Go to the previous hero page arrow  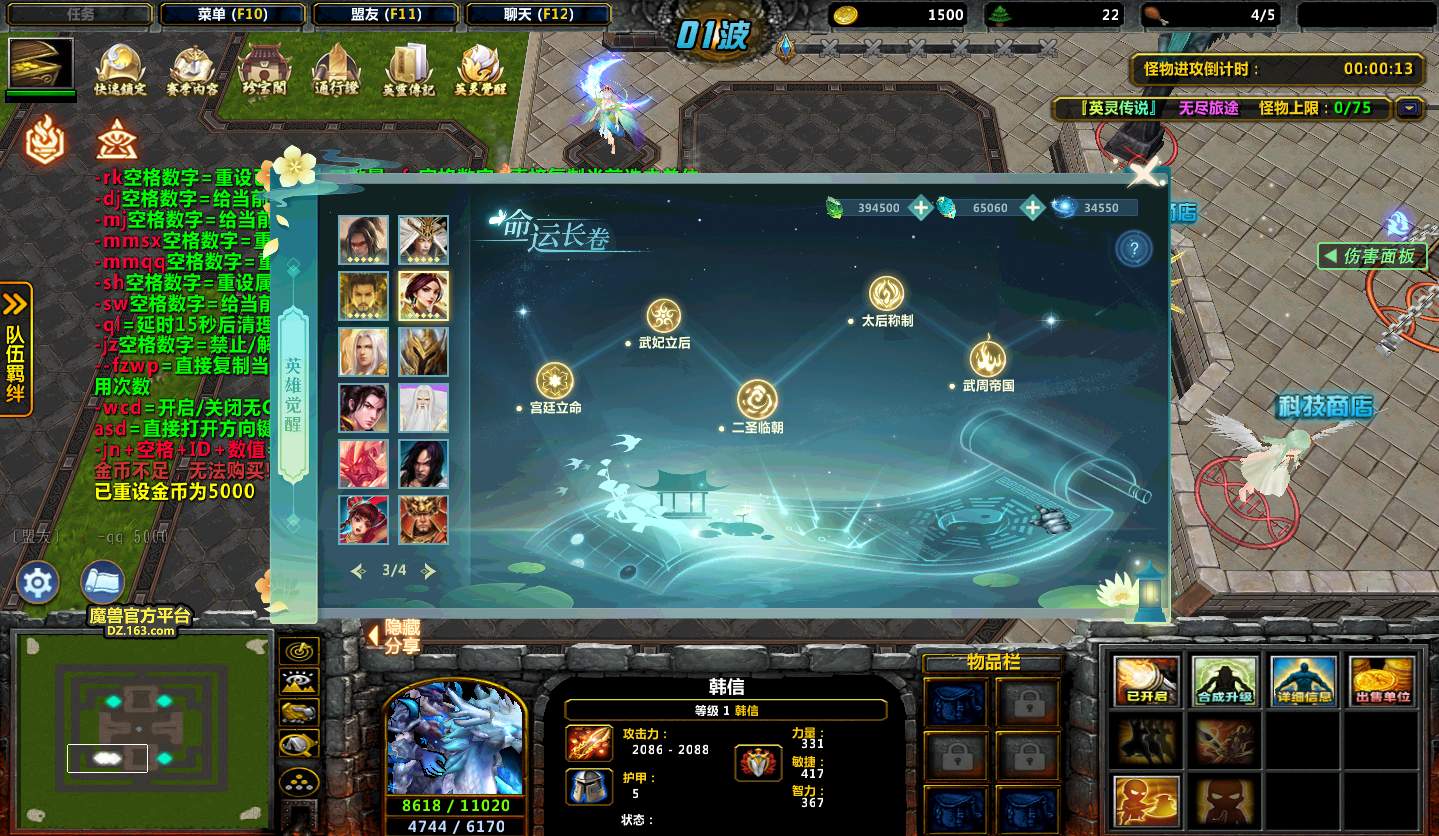coord(359,571)
